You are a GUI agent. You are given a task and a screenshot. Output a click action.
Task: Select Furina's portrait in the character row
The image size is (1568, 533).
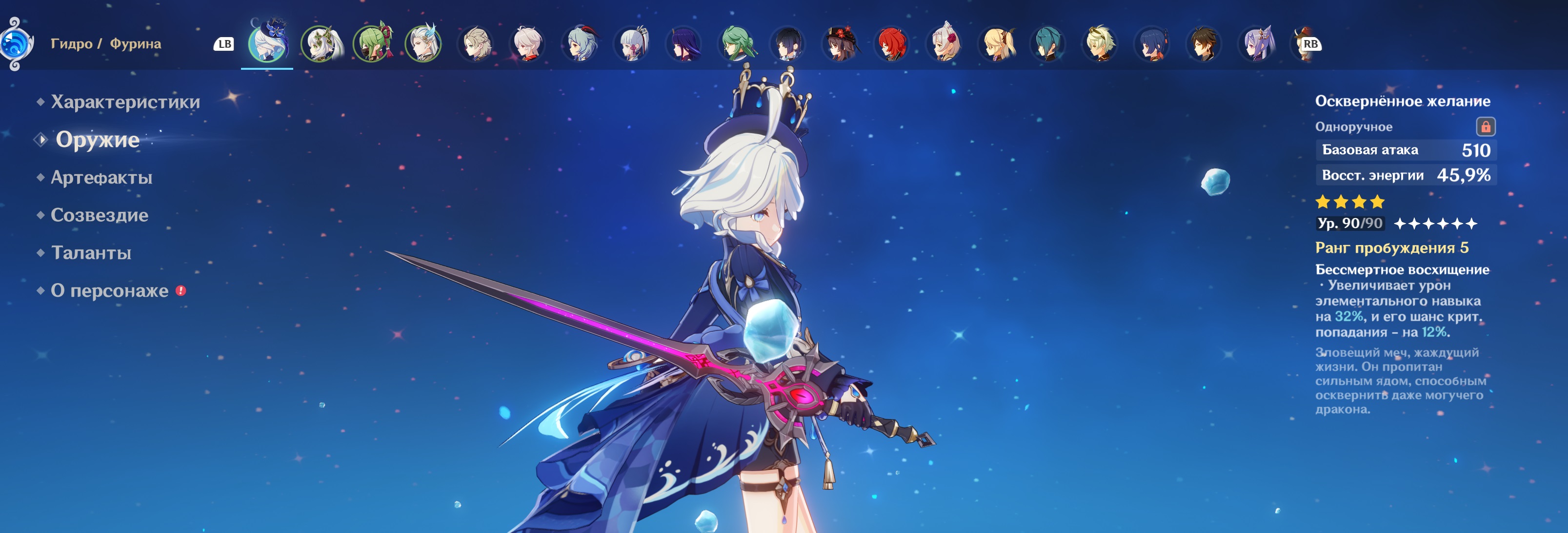pyautogui.click(x=267, y=43)
